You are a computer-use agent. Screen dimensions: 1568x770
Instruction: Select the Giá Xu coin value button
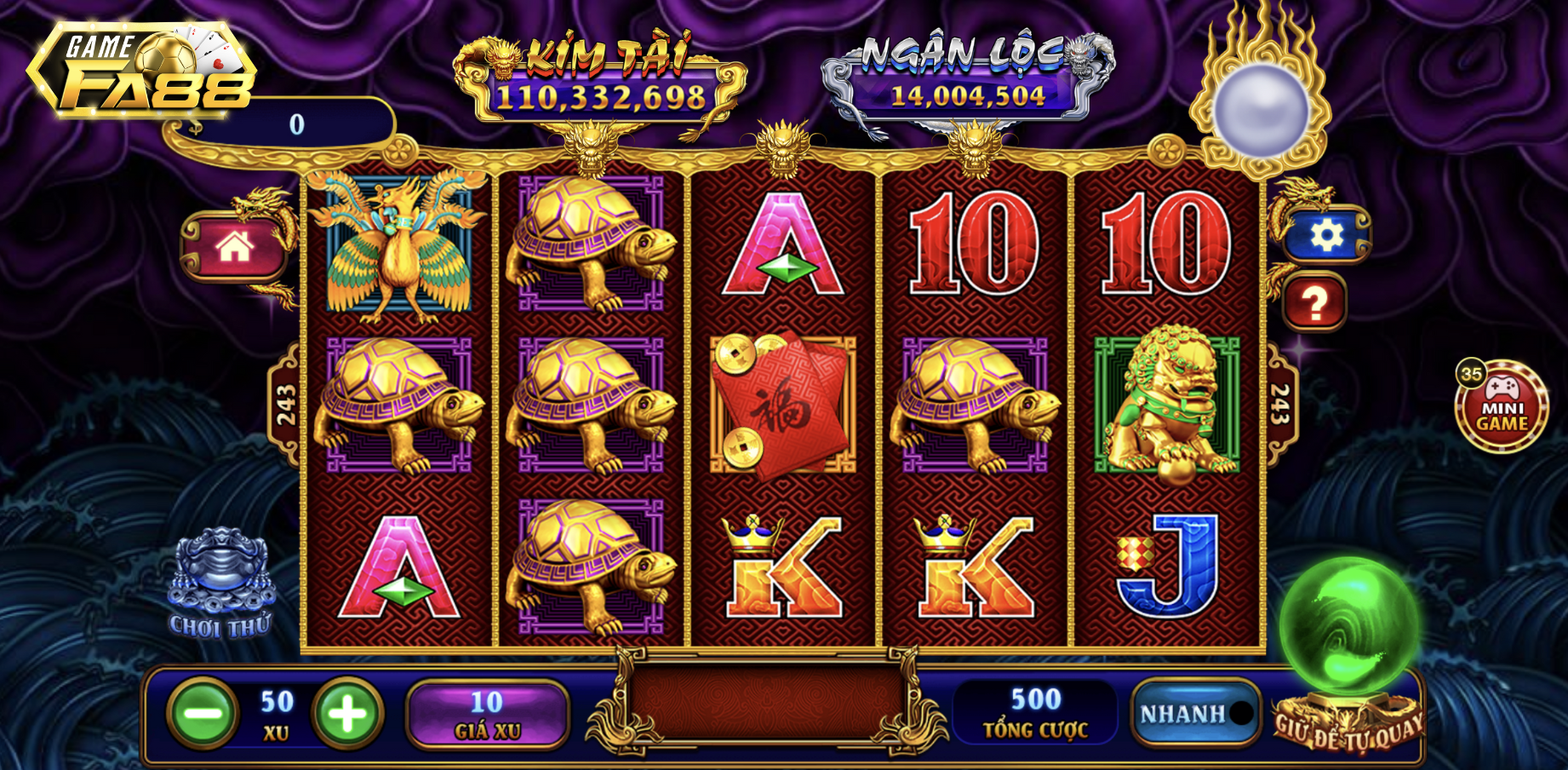tap(487, 714)
